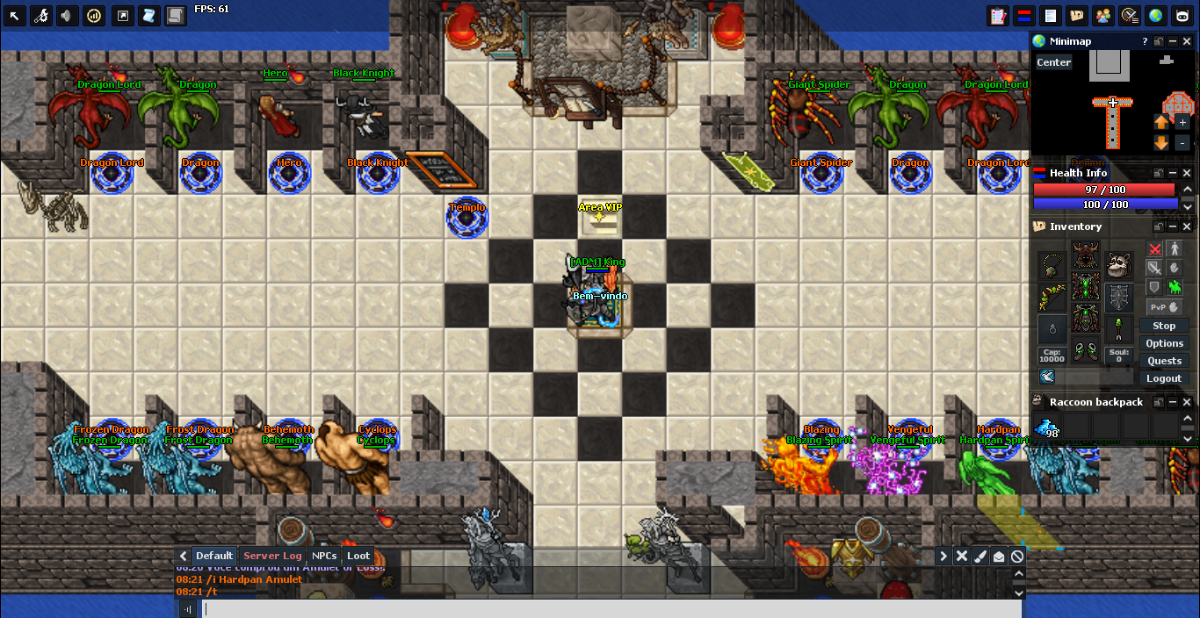
Task: Switch to the NPCs chat tab
Action: point(324,556)
